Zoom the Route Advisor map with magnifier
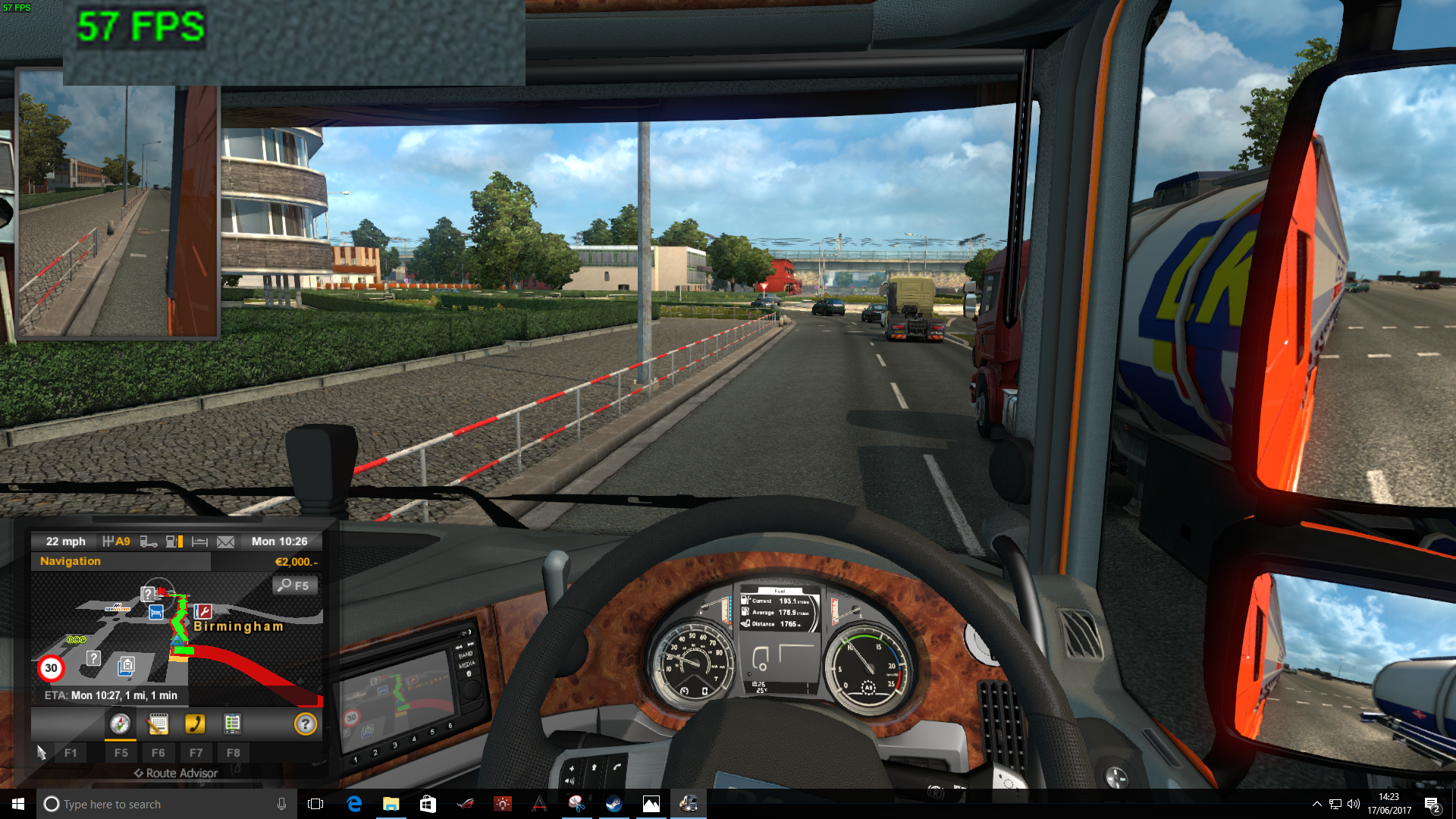Screen dimensions: 1456x819 click(294, 585)
